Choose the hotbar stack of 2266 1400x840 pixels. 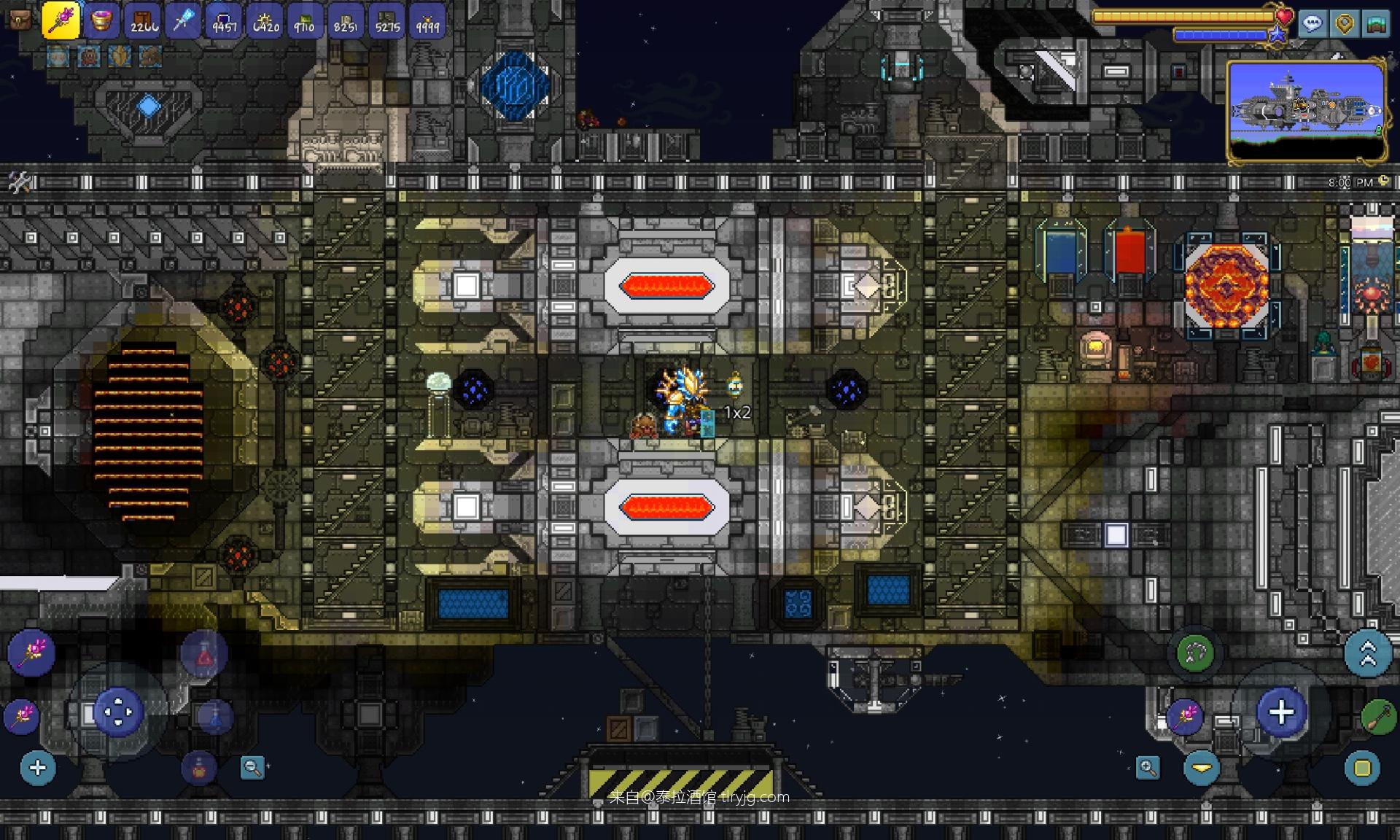pyautogui.click(x=143, y=21)
